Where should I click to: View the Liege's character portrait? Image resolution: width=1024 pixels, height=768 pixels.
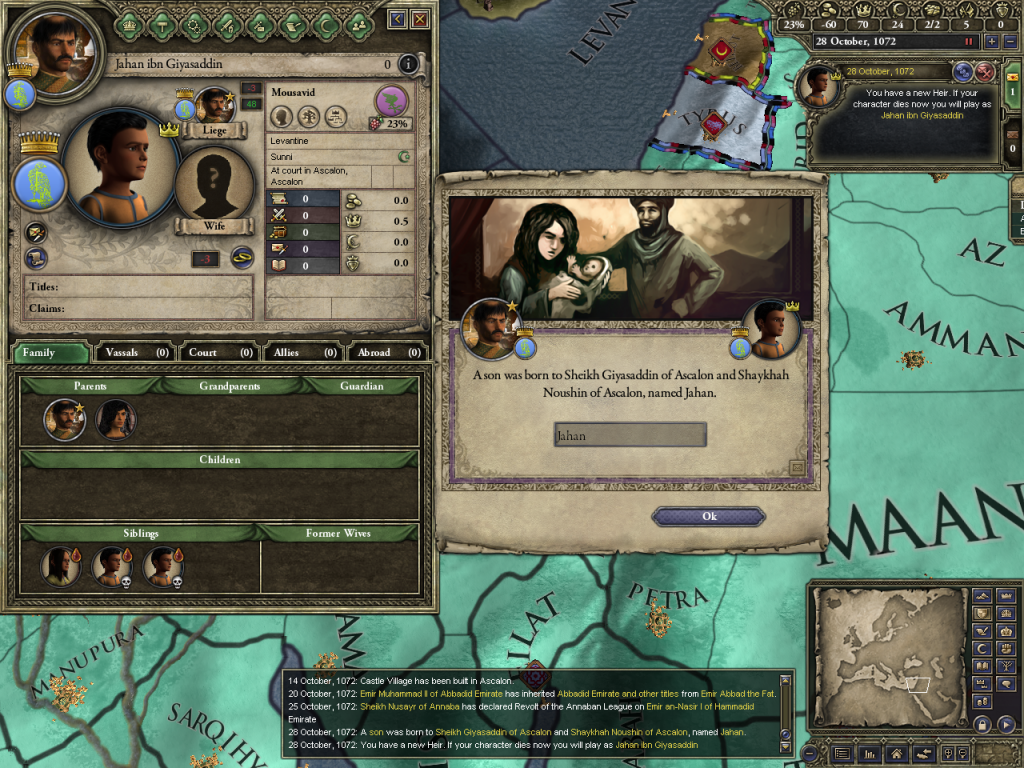[213, 105]
